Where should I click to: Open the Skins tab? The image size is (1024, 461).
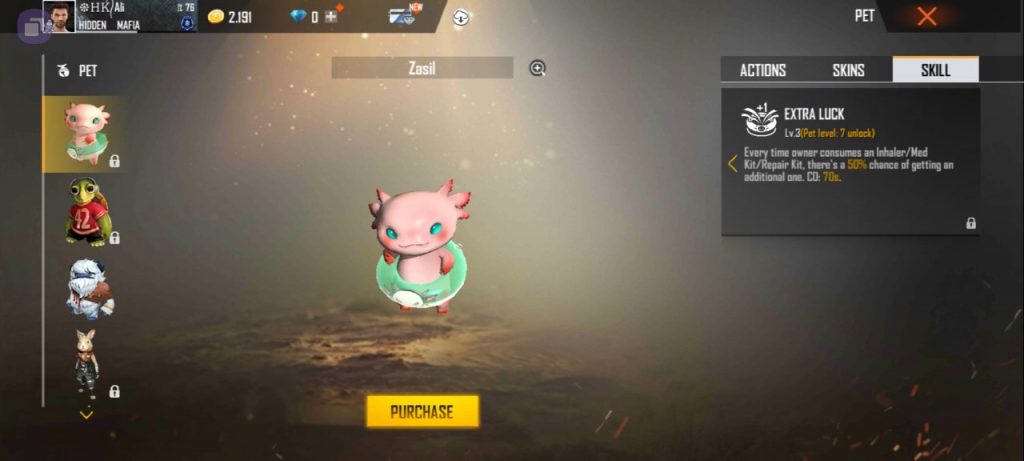click(848, 70)
